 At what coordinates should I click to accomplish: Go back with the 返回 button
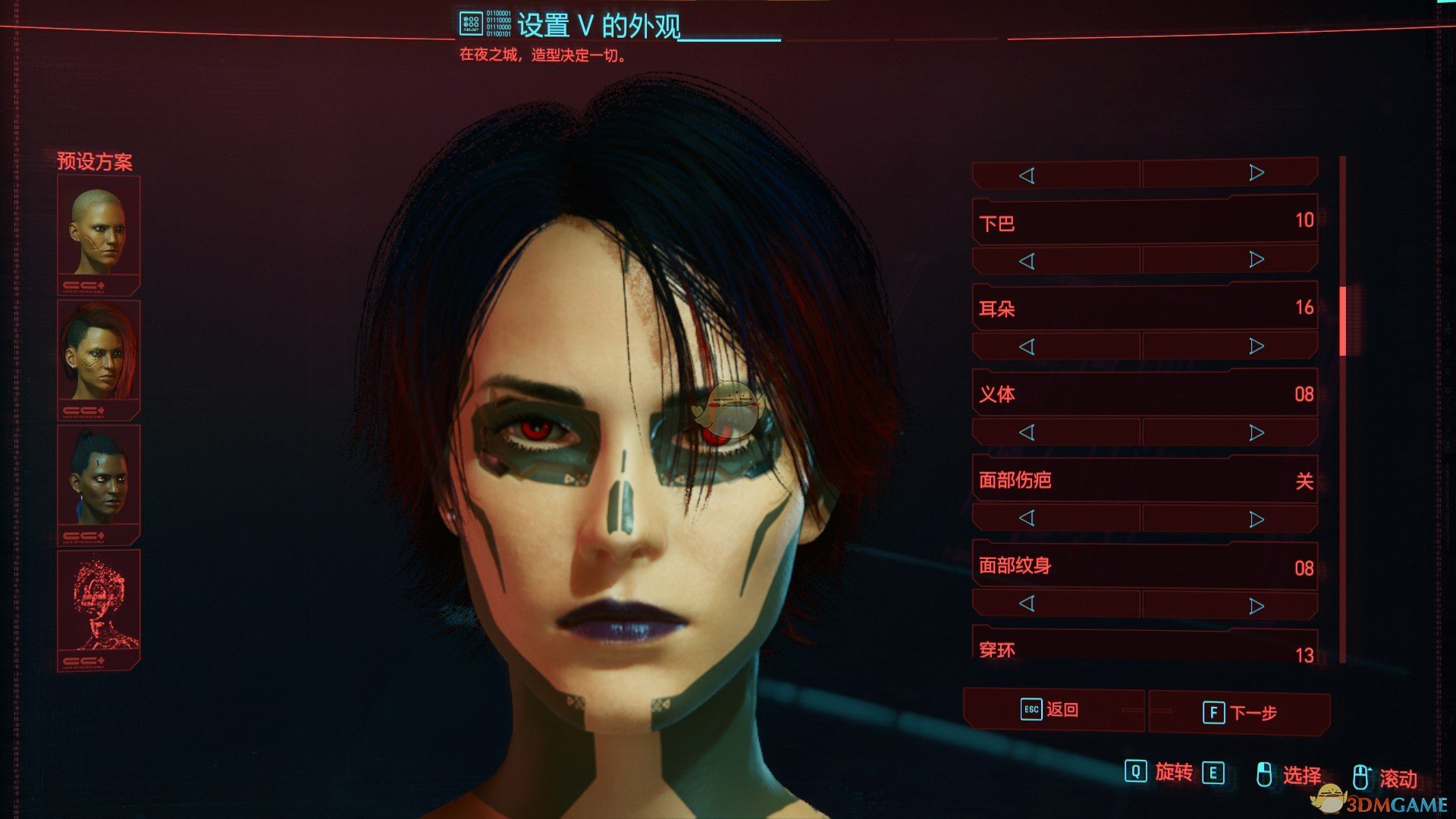pyautogui.click(x=1052, y=710)
